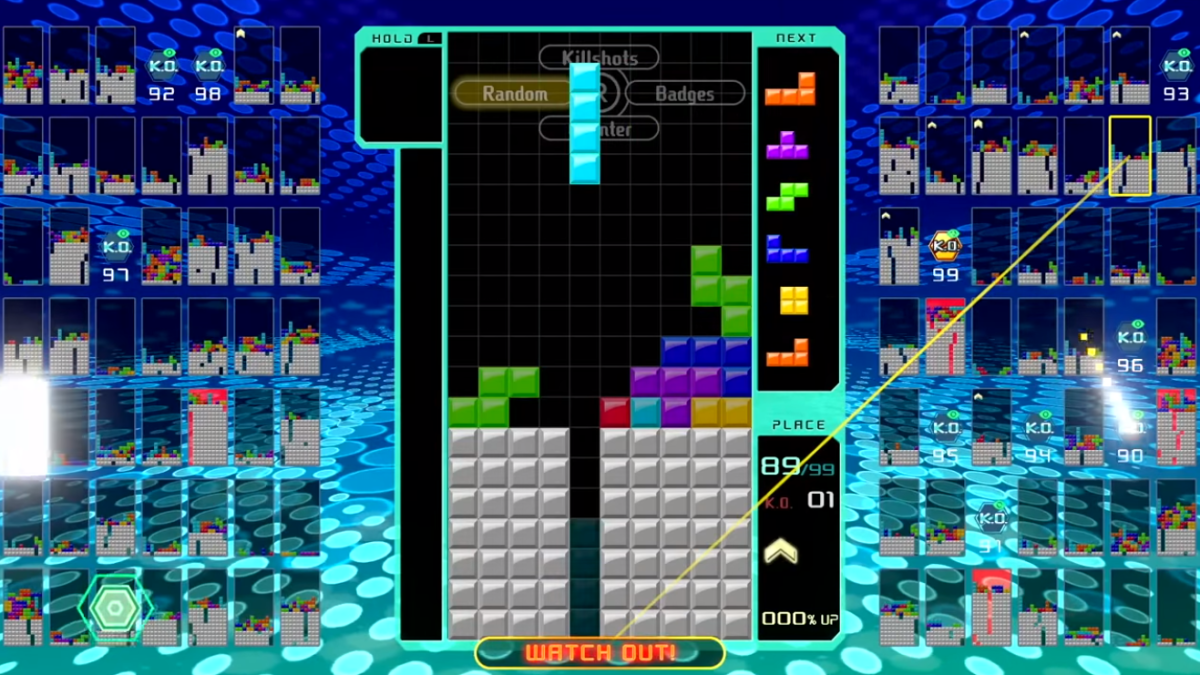Select the yellow-framed targeted opponent board

[x=1130, y=156]
